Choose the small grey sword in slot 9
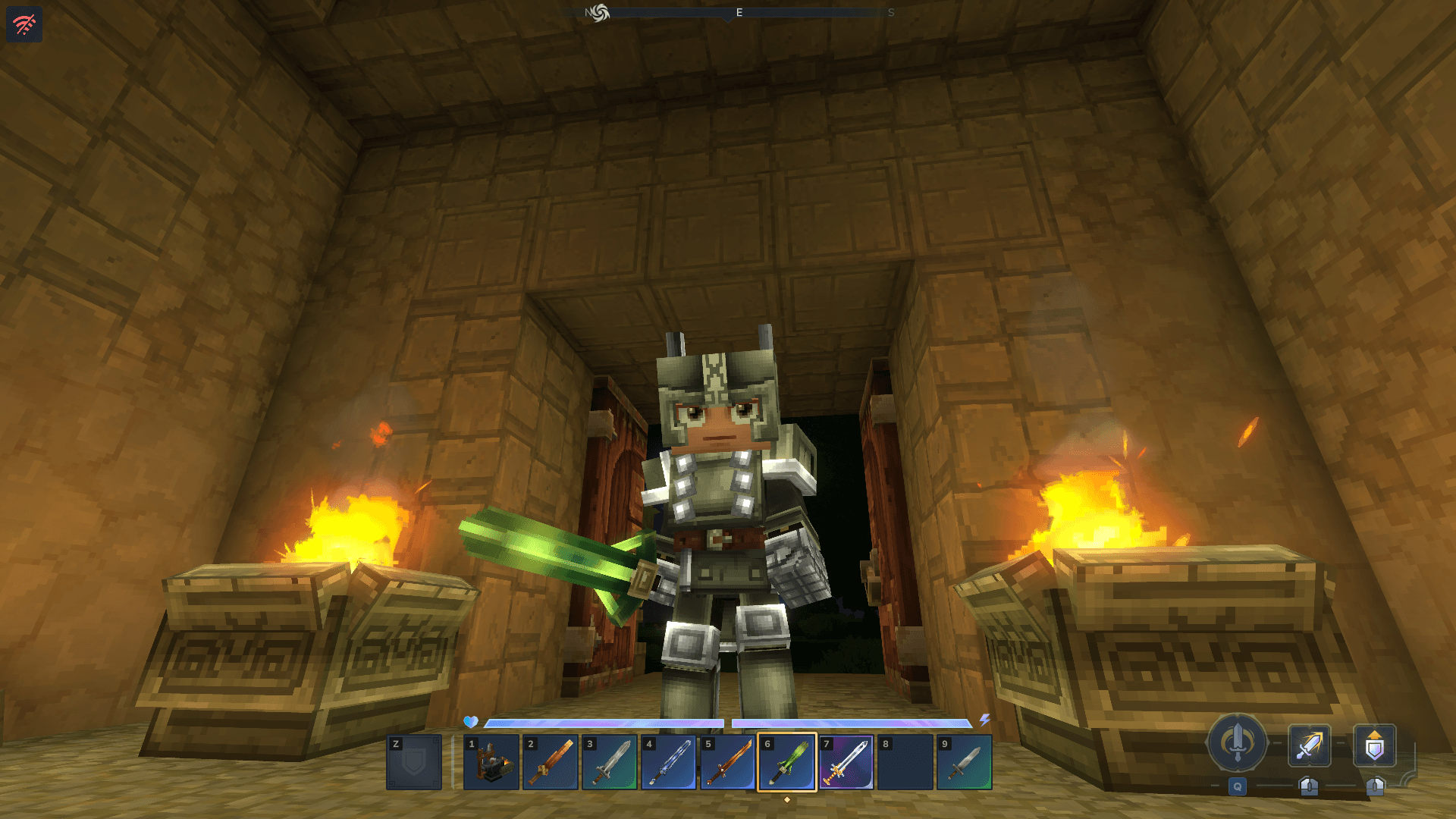The image size is (1456, 819). tap(965, 762)
